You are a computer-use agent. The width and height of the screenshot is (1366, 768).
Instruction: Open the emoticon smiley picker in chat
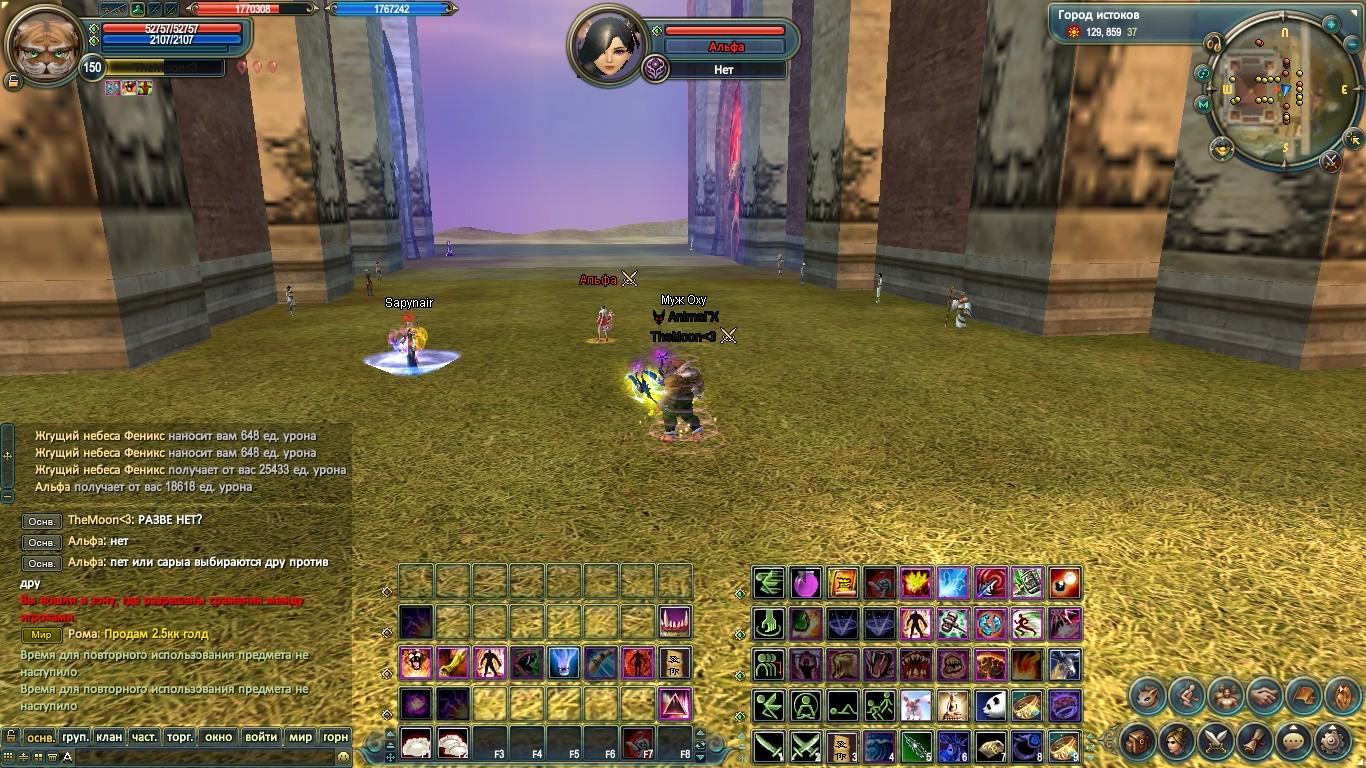point(343,757)
